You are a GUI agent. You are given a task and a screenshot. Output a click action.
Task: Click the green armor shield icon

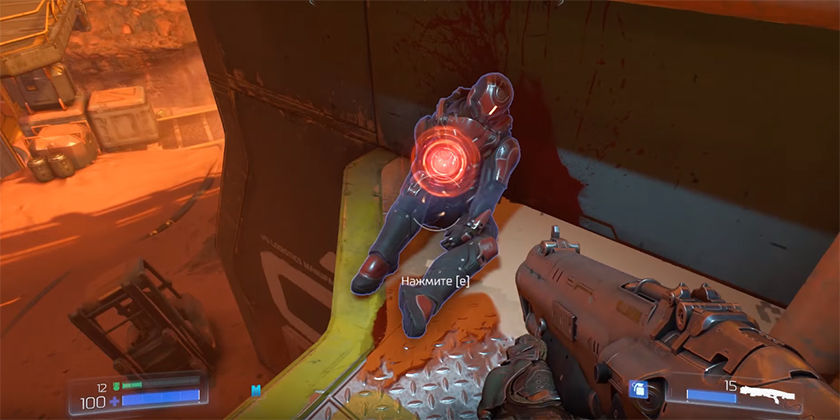point(116,385)
